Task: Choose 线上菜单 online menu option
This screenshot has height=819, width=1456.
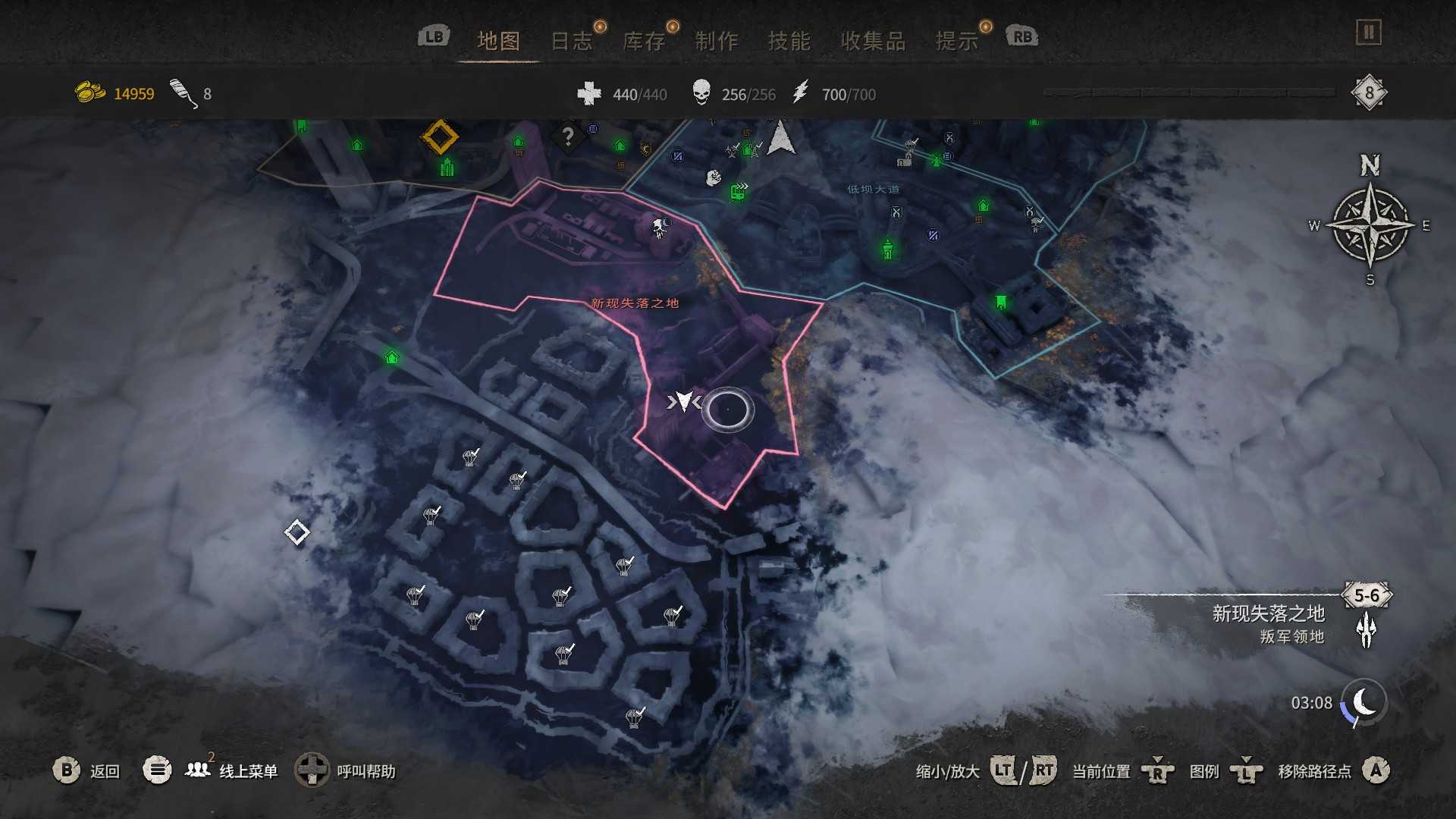Action: [248, 771]
